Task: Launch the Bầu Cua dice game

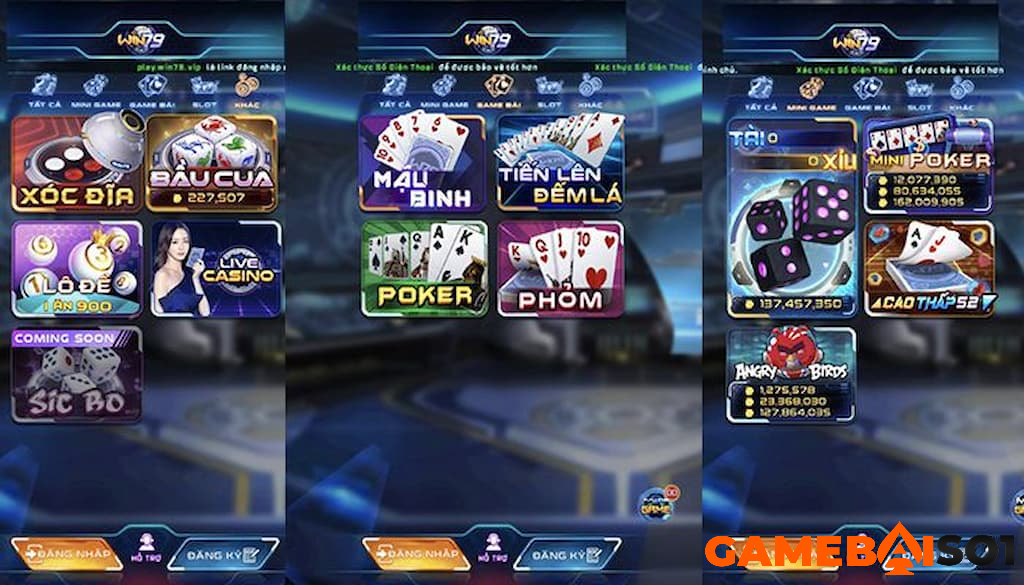Action: (211, 163)
